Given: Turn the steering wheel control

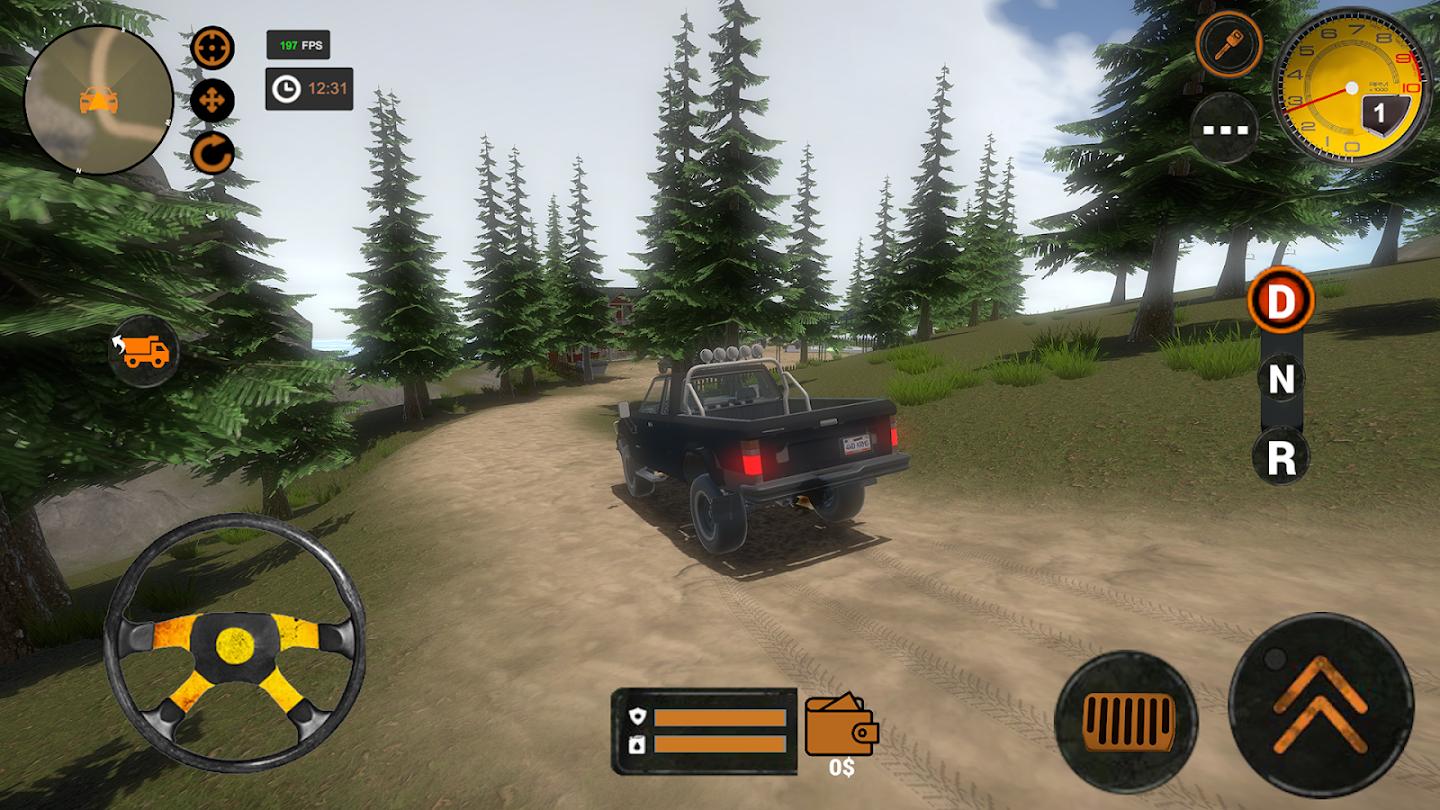Looking at the screenshot, I should (x=234, y=643).
